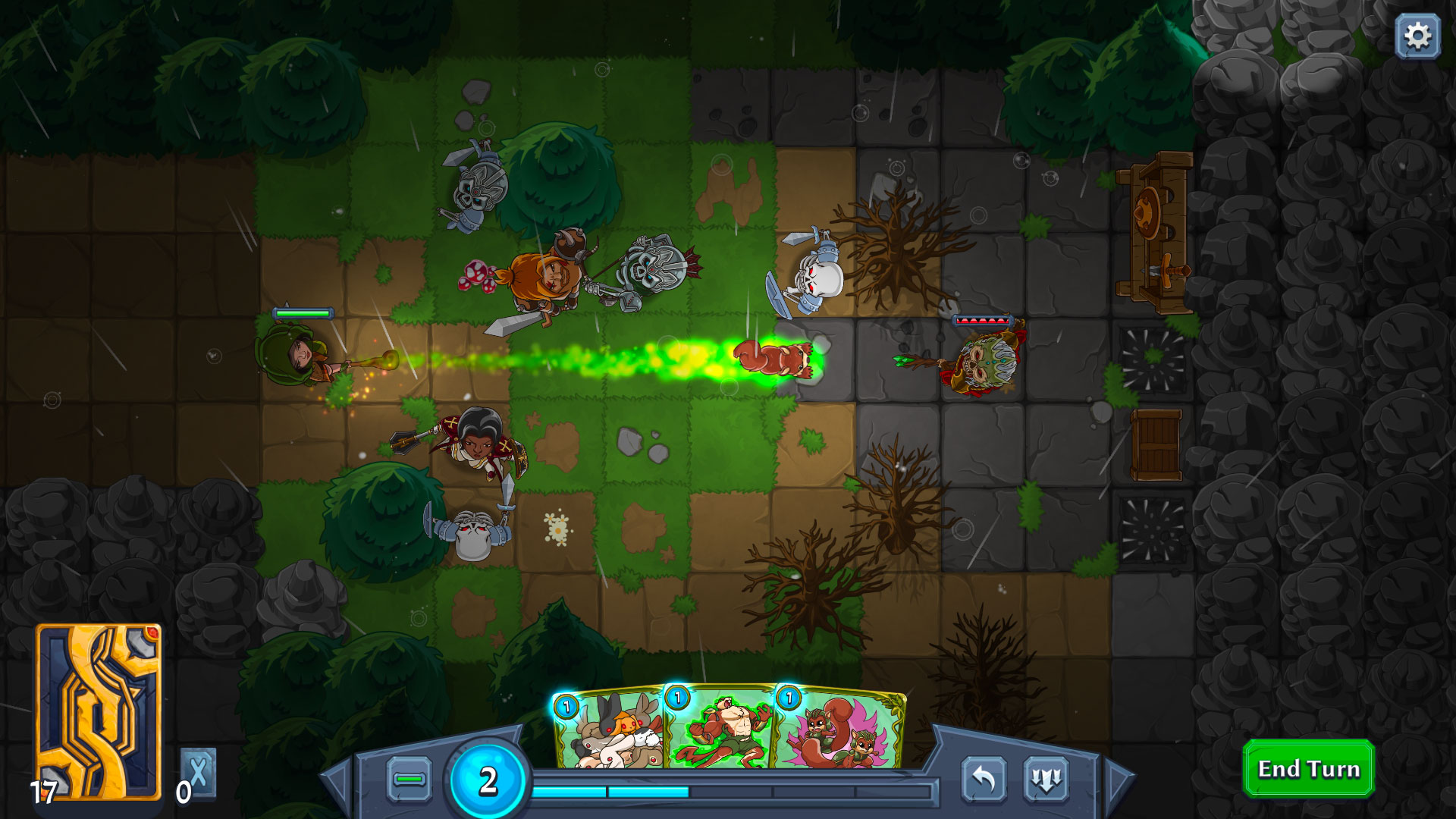Activate the triple down-arrows button

[x=1046, y=779]
